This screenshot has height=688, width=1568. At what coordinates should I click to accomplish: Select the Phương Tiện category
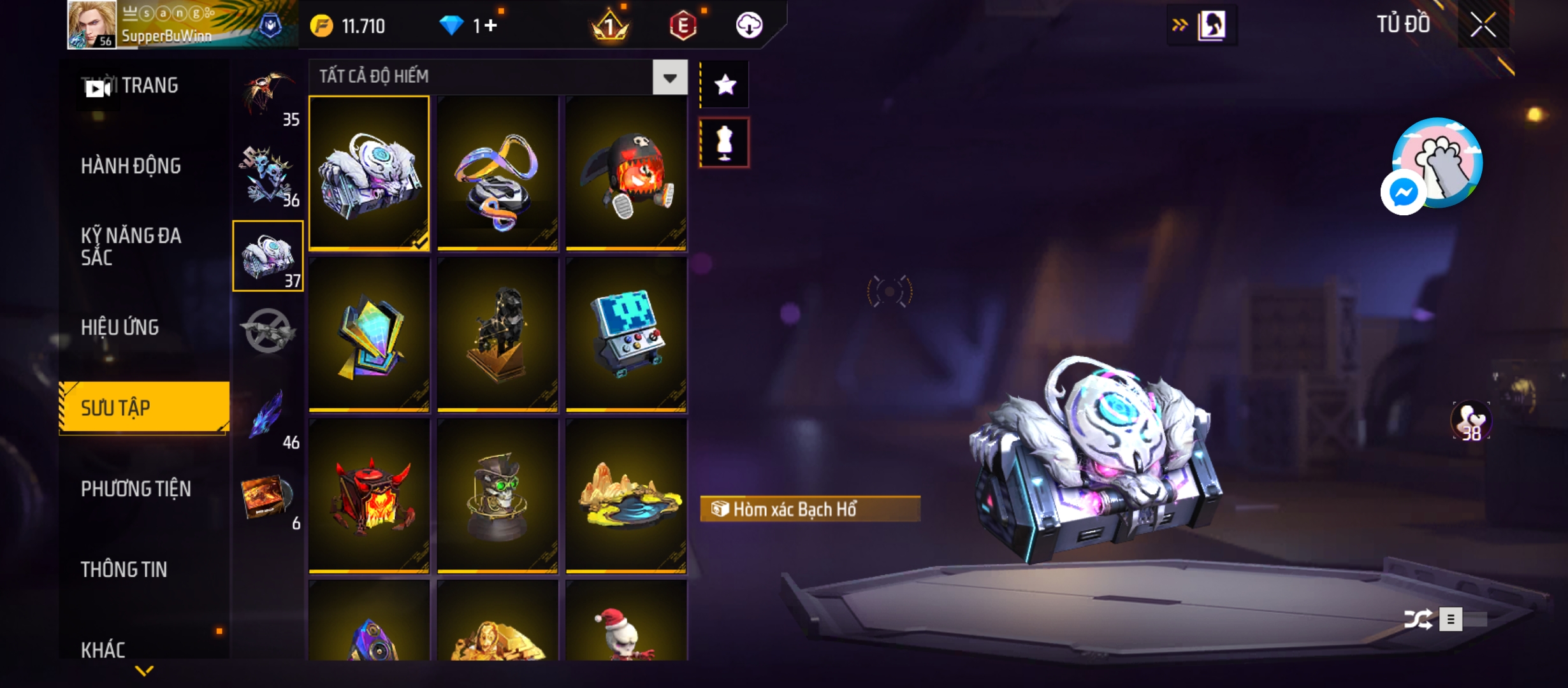pos(136,489)
